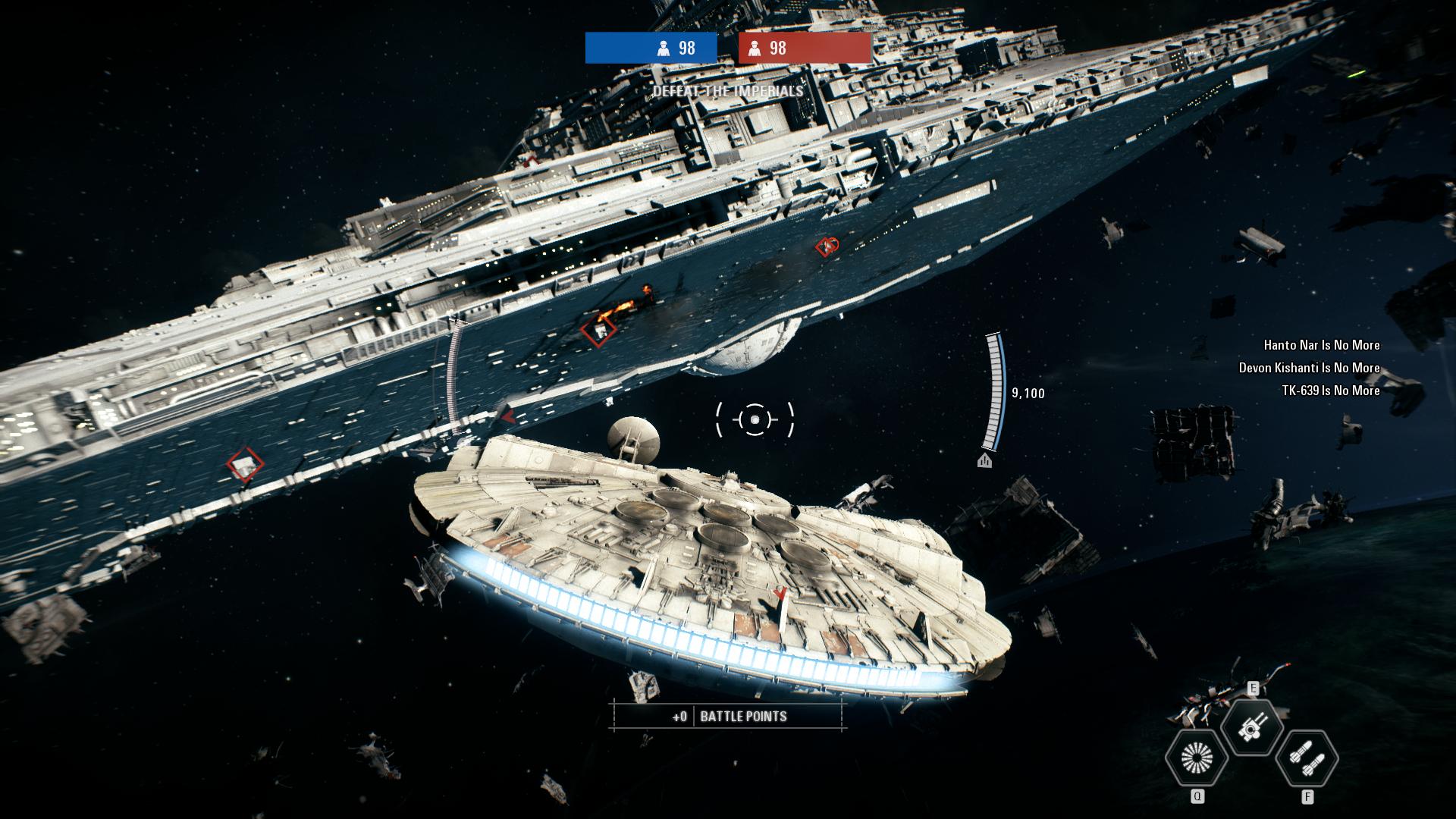Image resolution: width=1456 pixels, height=819 pixels.
Task: Click the red team player icon
Action: 755,47
